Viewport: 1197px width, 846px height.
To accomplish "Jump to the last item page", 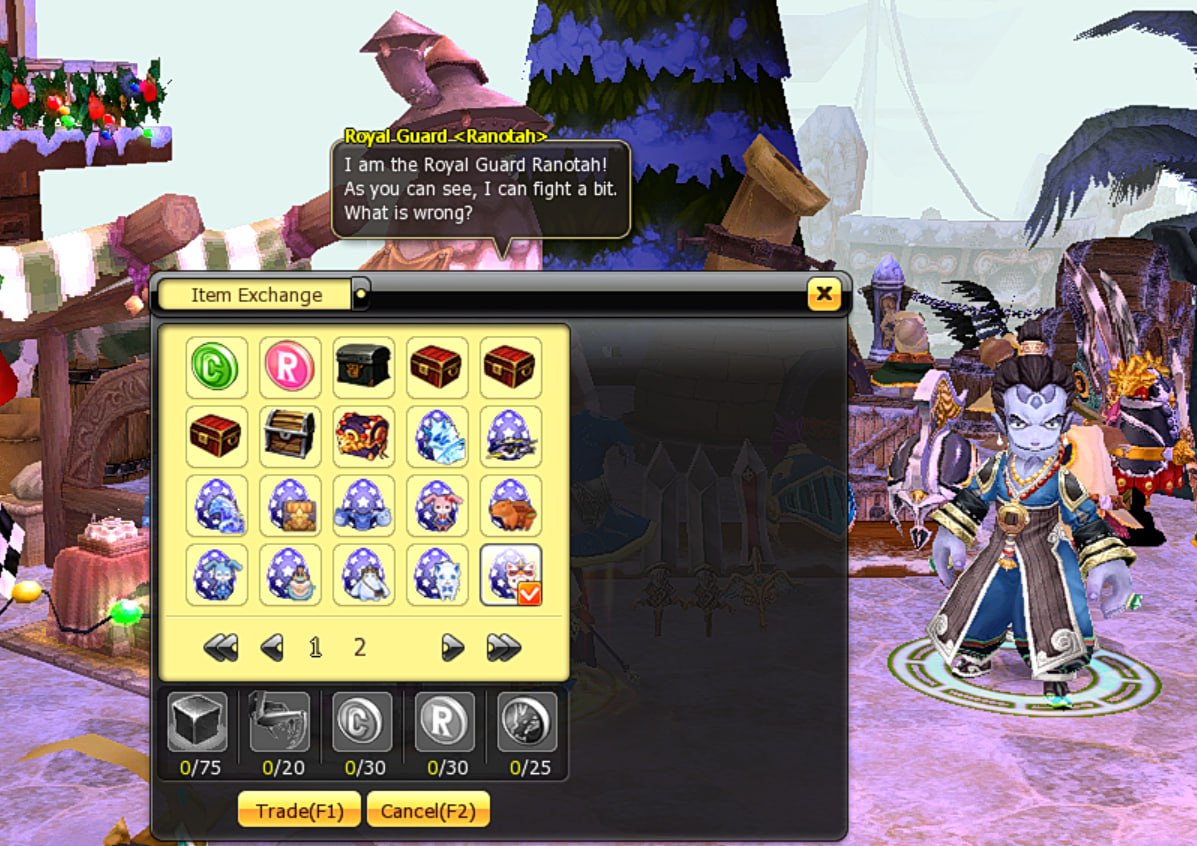I will tap(503, 648).
